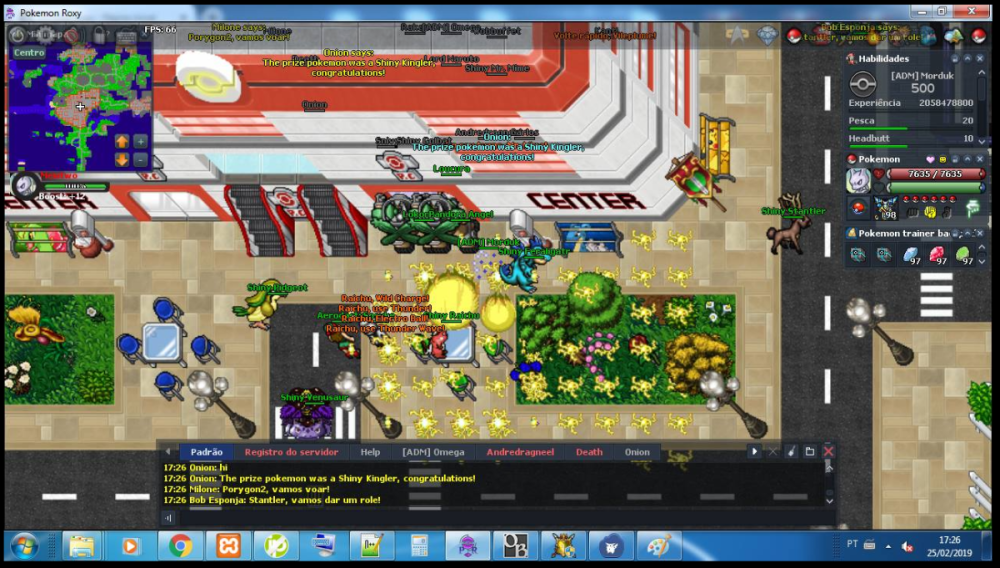Switch to the Padrão chat tab
This screenshot has height=568, width=1000.
(x=206, y=452)
